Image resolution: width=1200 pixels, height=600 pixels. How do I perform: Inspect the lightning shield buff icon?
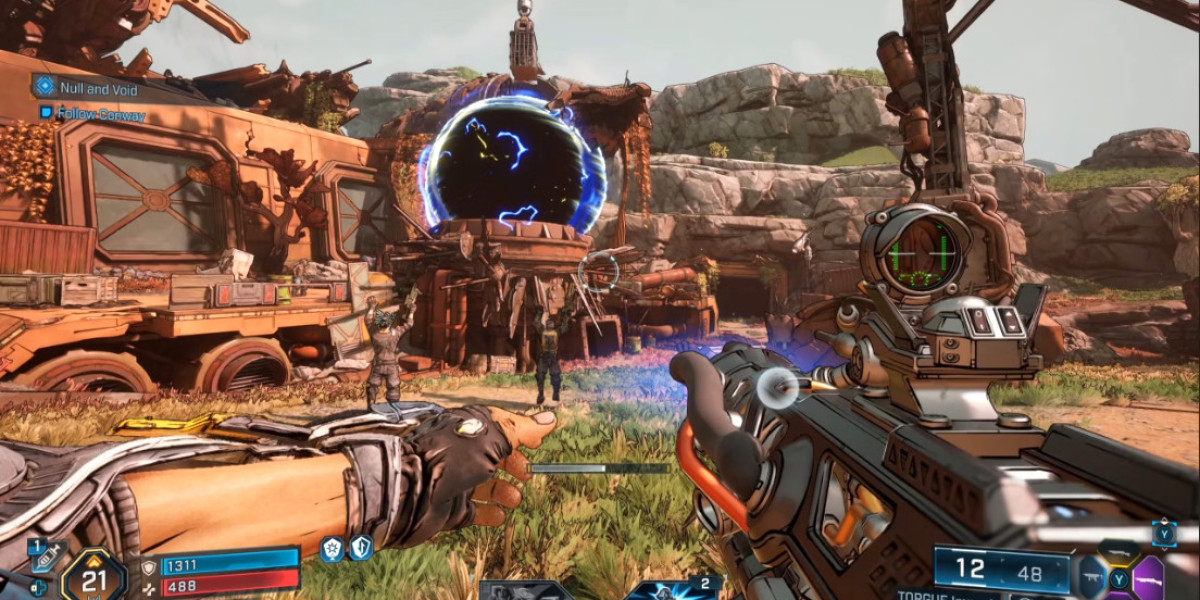coord(360,547)
